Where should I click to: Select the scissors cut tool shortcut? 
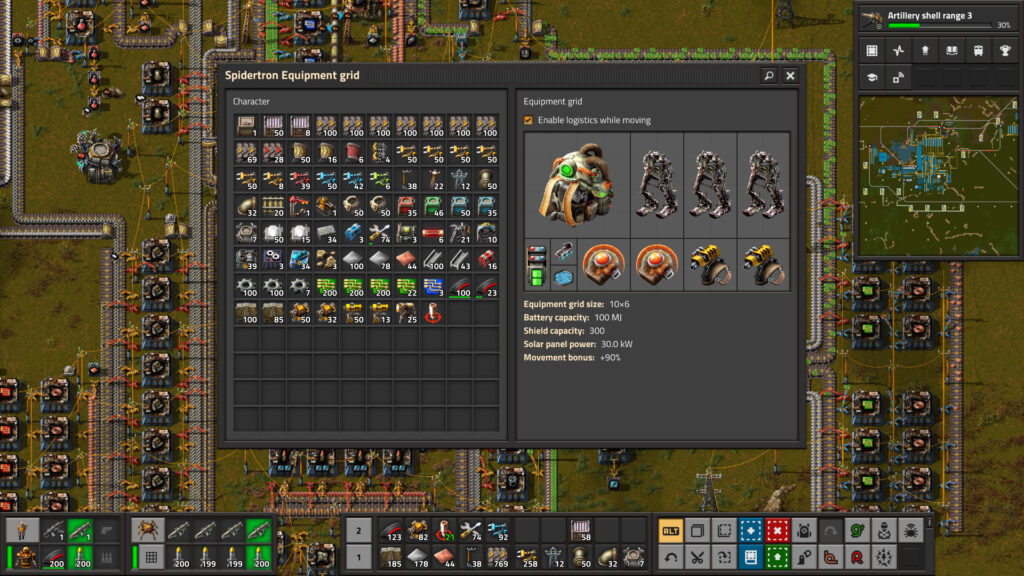tap(697, 557)
